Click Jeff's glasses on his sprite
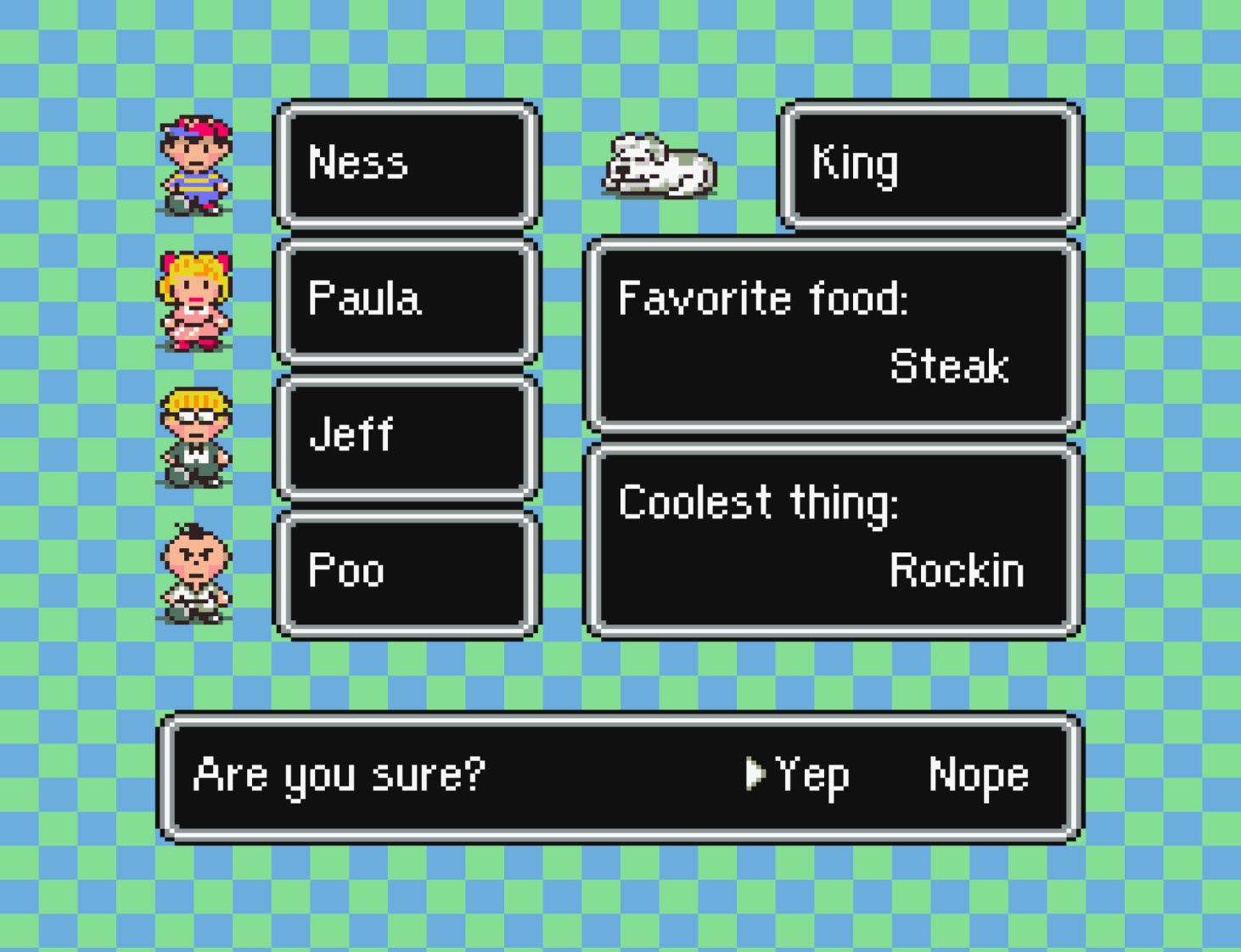 (x=194, y=416)
